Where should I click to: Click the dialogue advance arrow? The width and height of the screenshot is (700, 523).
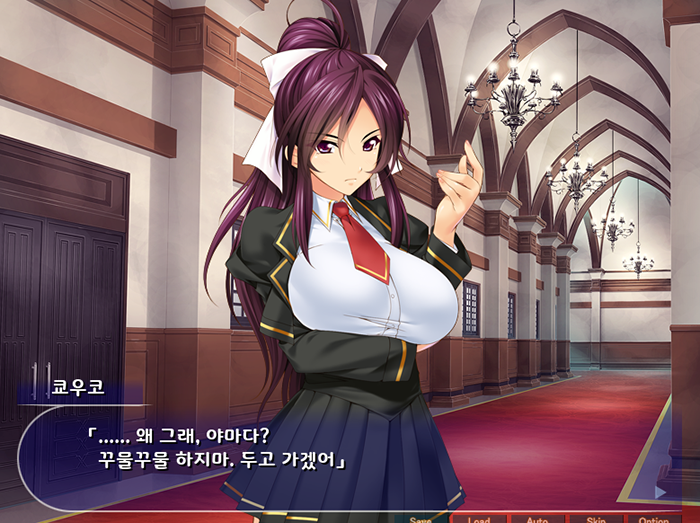click(x=659, y=491)
